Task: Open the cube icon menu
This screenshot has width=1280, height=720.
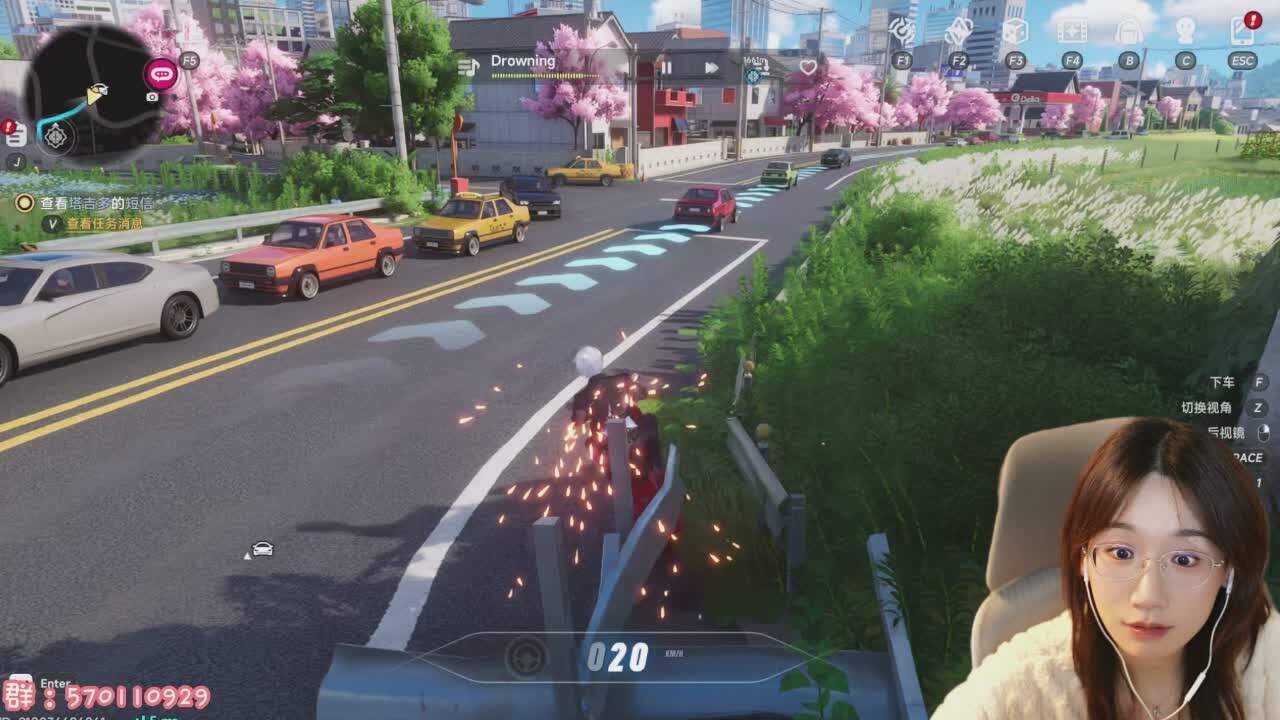Action: coord(1015,32)
